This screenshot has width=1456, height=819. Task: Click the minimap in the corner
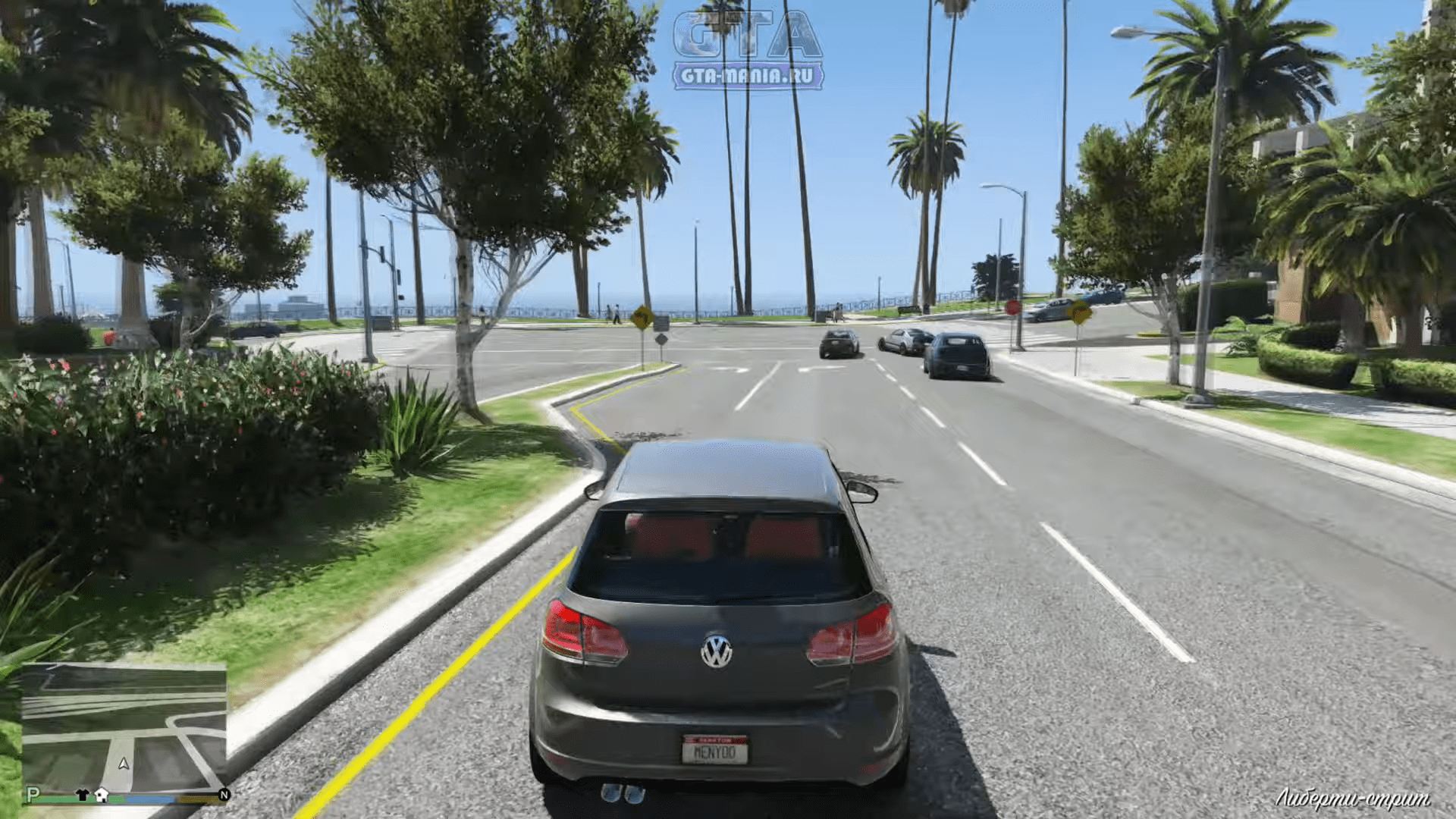(124, 728)
